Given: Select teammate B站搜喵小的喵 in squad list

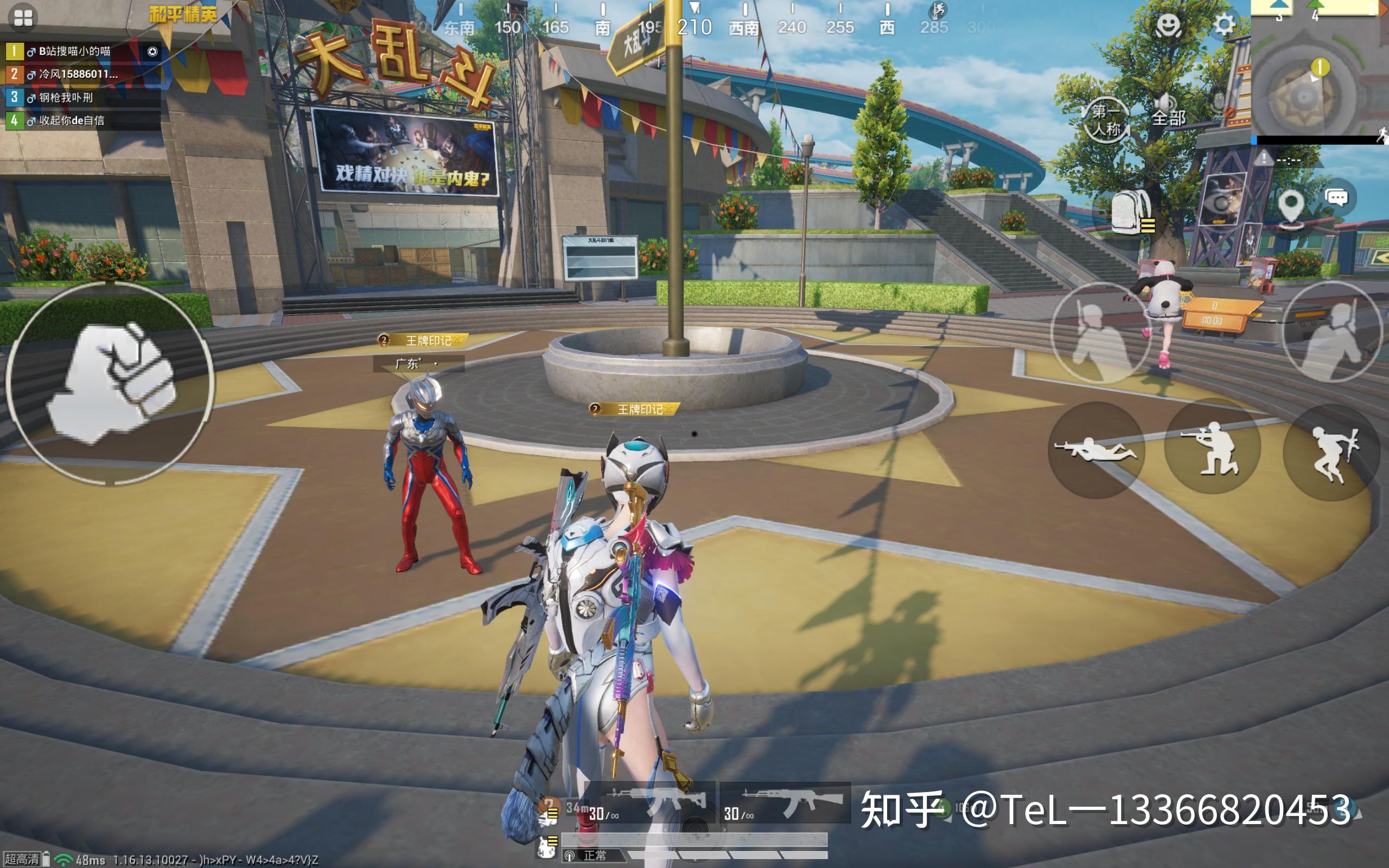Looking at the screenshot, I should pos(75,52).
